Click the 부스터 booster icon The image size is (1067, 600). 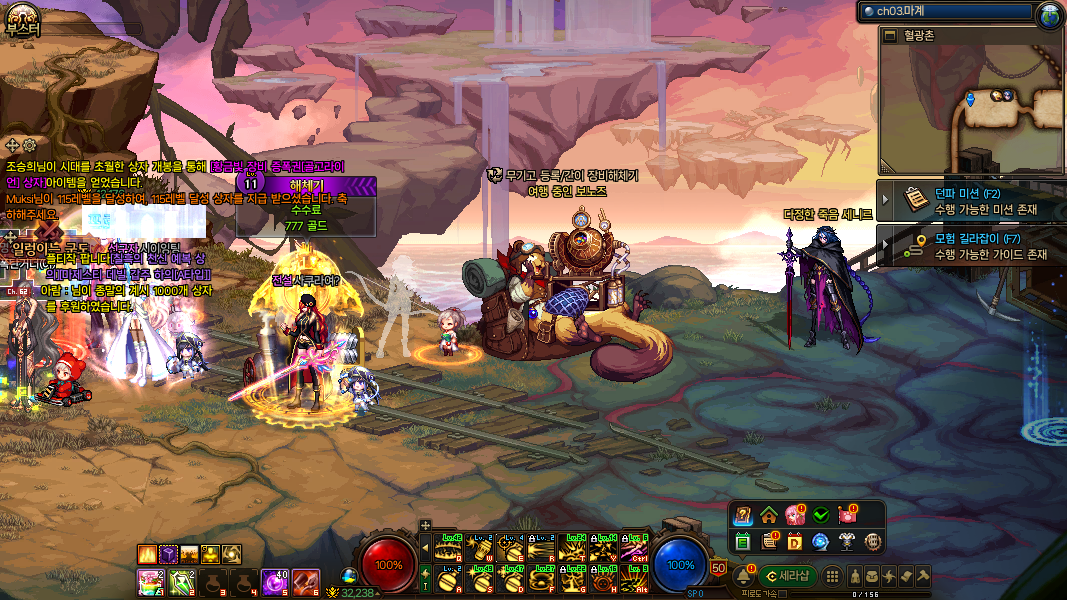tap(22, 17)
